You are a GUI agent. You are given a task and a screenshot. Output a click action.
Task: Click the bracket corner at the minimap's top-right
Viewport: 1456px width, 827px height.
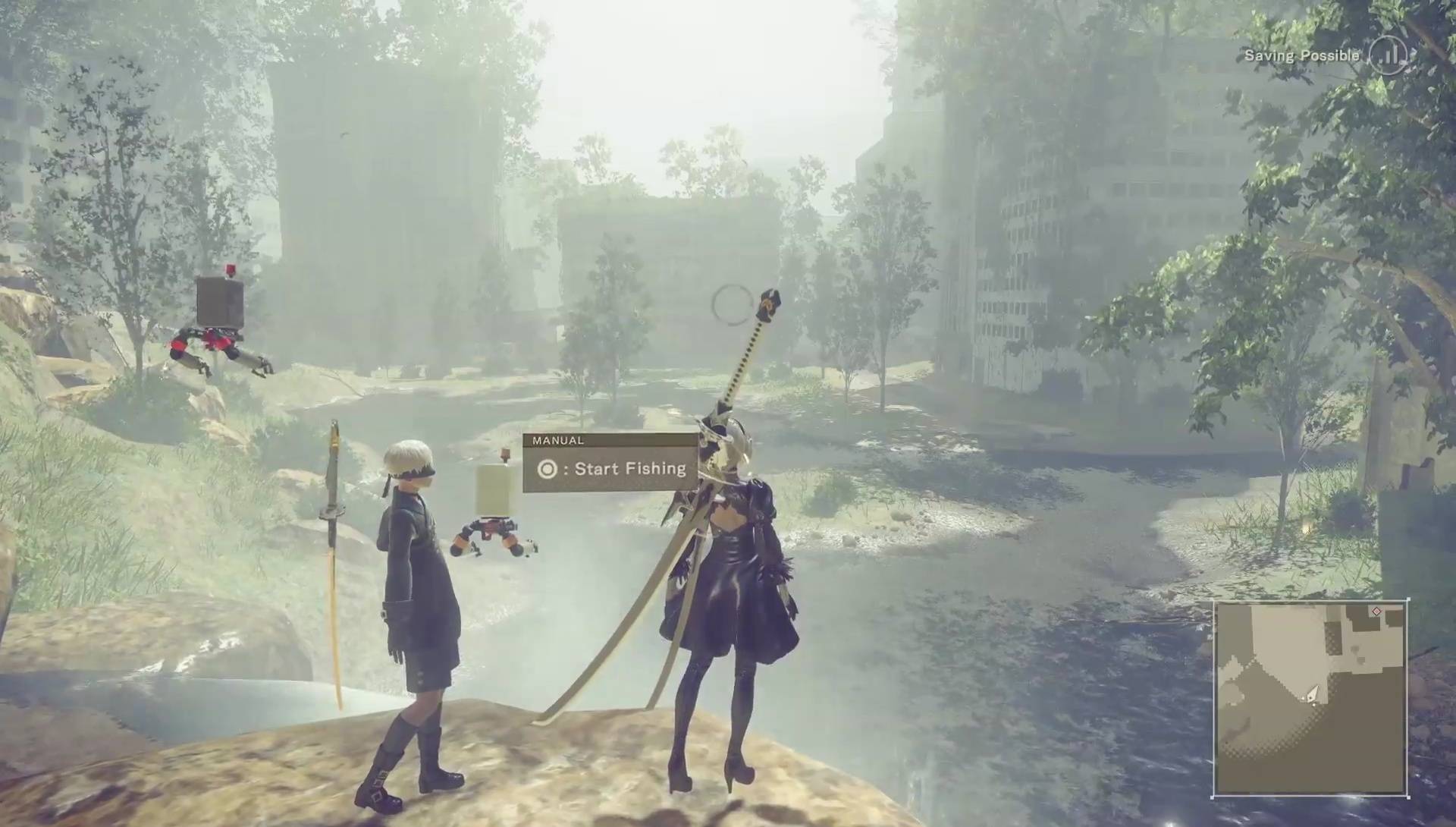coord(1408,599)
